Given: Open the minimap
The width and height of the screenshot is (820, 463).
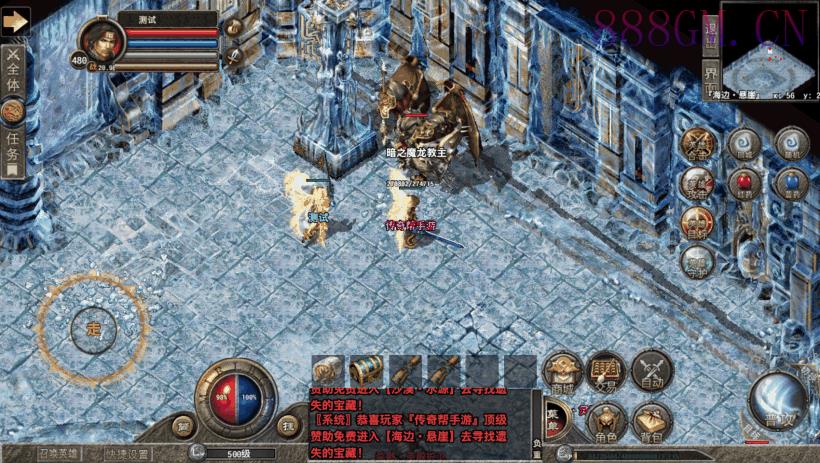Looking at the screenshot, I should (766, 61).
